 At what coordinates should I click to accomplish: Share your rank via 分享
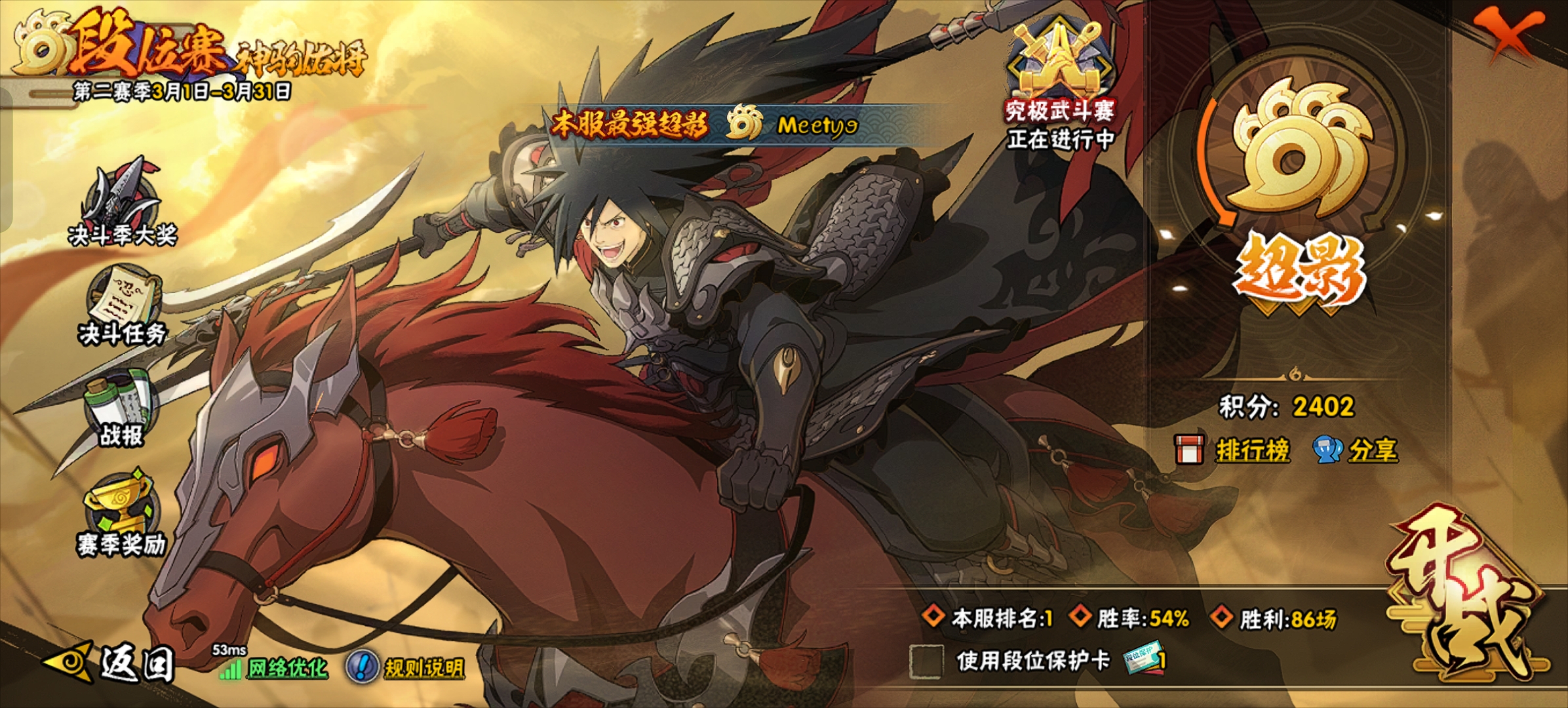1357,450
